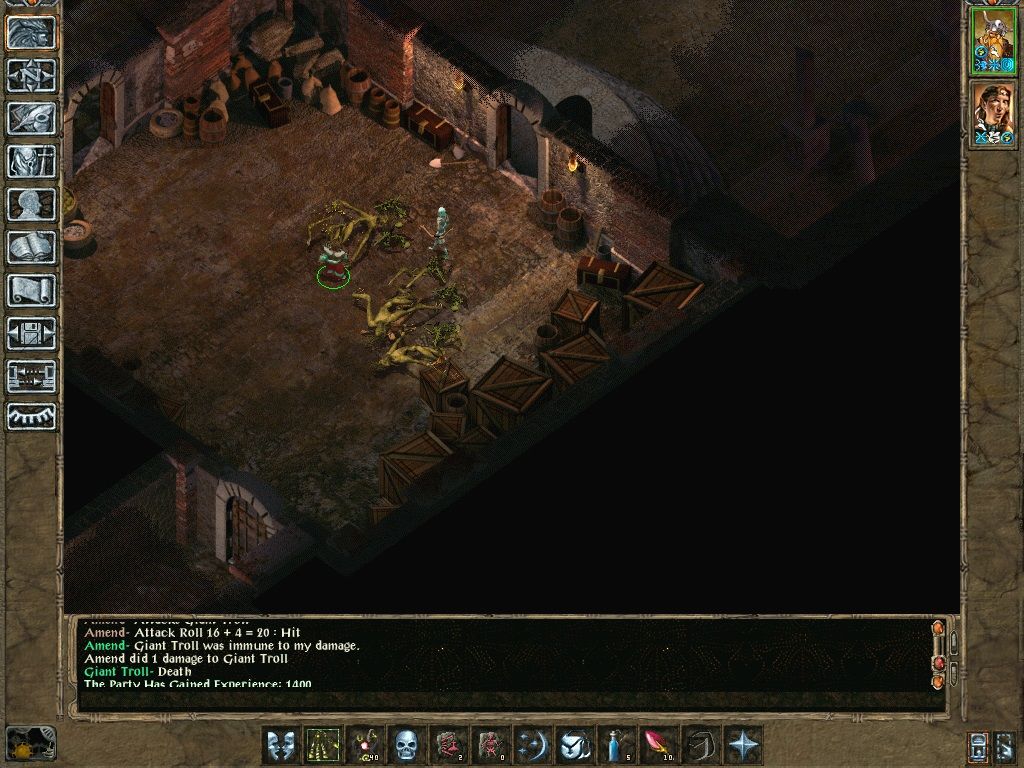The height and width of the screenshot is (768, 1024).
Task: Open special abilities with the four-point star icon
Action: (x=743, y=745)
